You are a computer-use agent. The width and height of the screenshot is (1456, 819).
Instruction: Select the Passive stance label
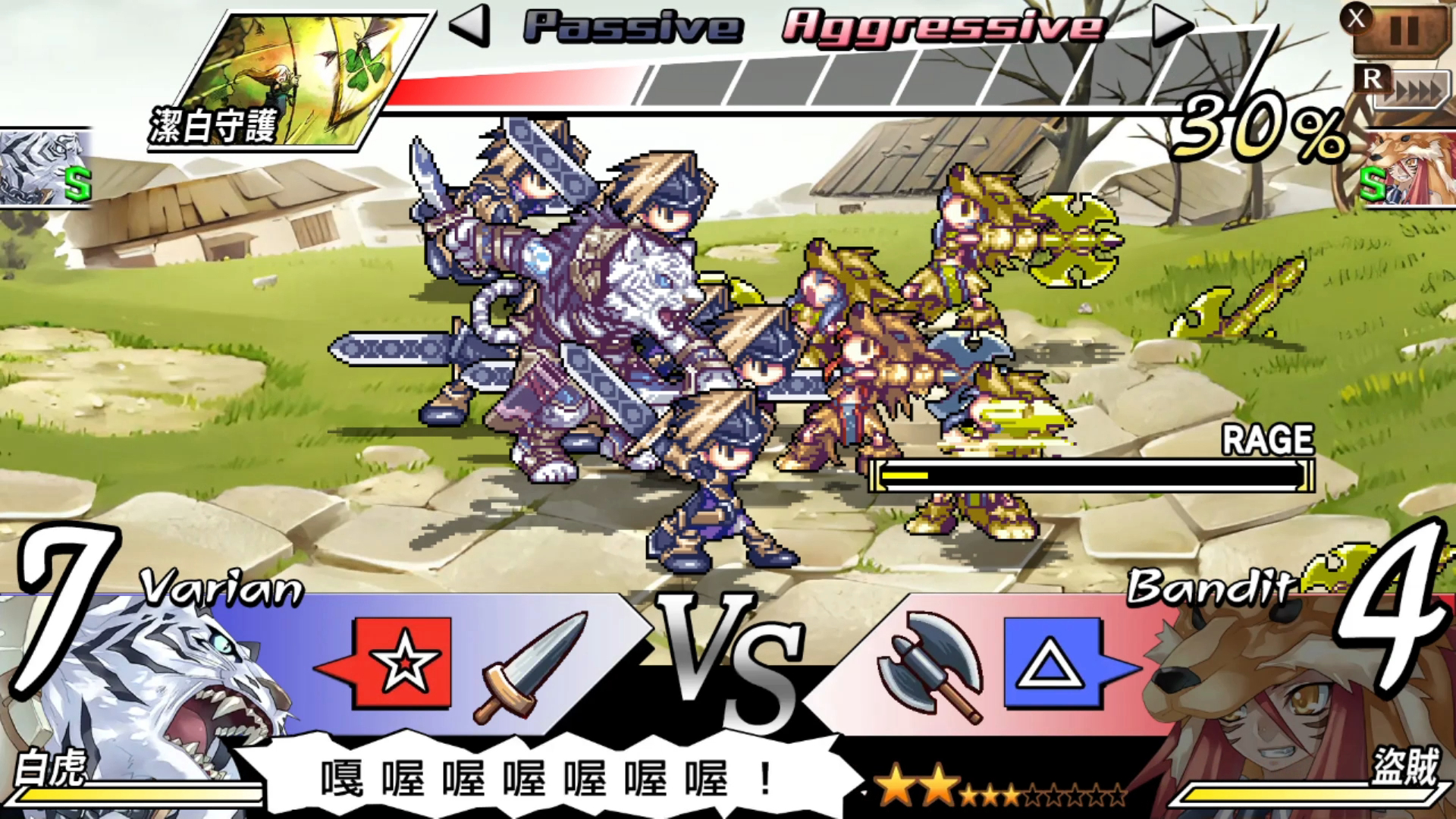(632, 25)
